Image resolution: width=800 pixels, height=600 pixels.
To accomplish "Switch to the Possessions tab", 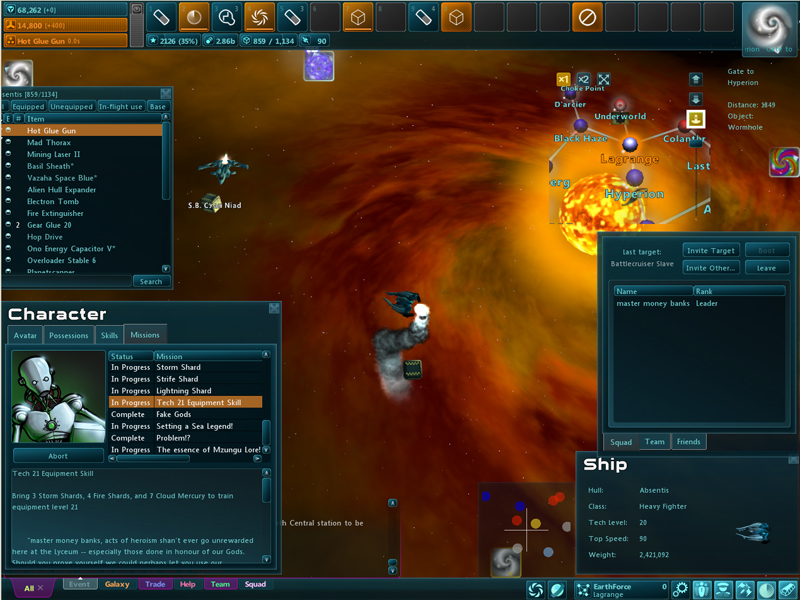I will click(69, 336).
